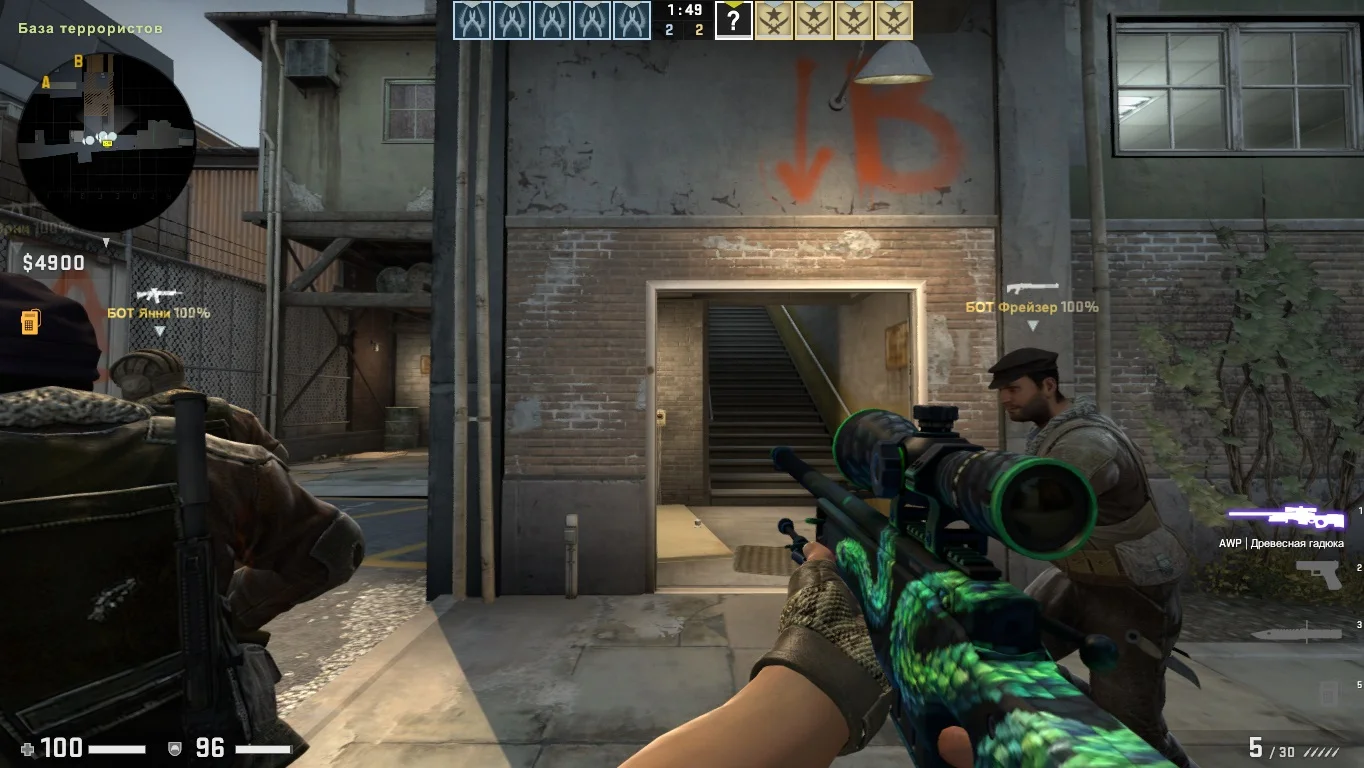The image size is (1364, 768).
Task: Switch to the Glock pistol slot
Action: point(1317,574)
